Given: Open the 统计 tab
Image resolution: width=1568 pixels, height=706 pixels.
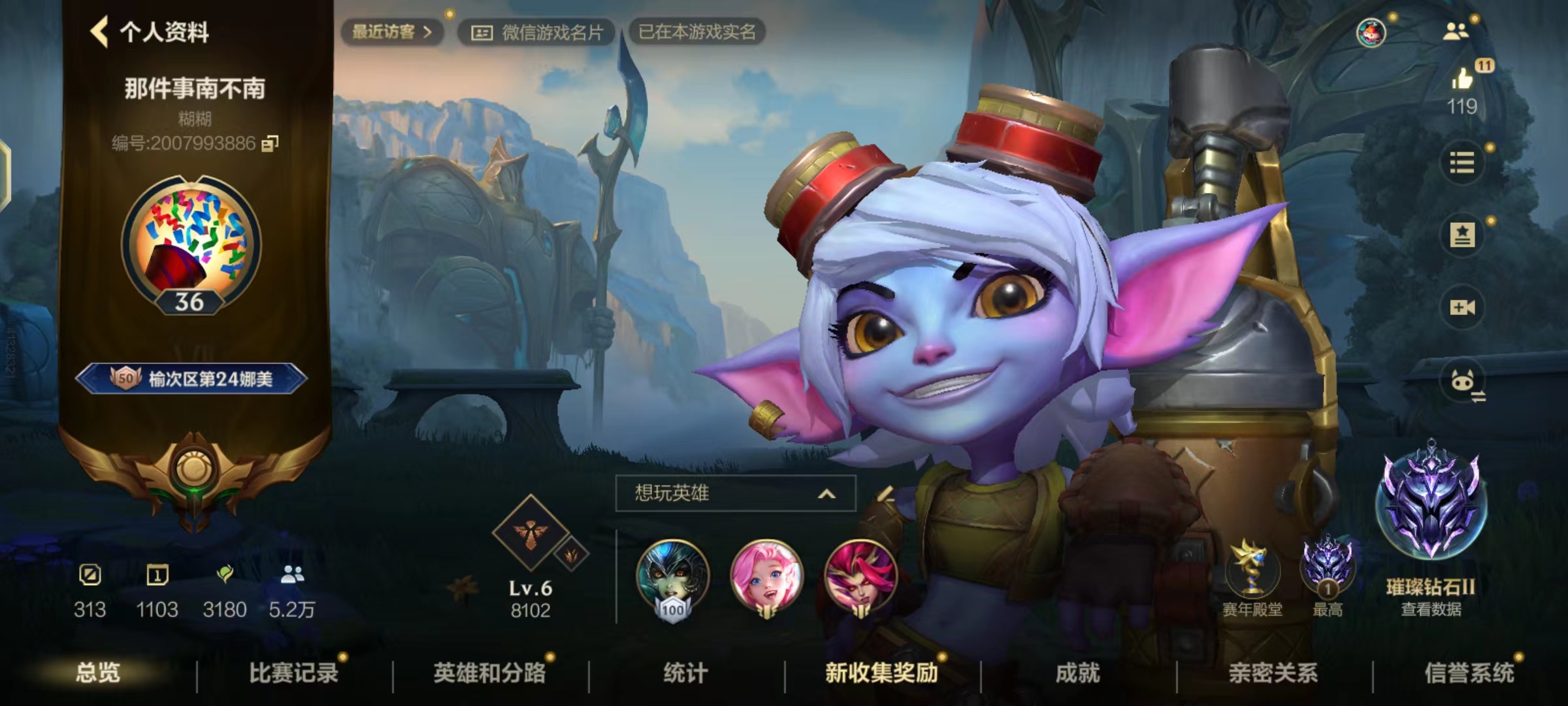Looking at the screenshot, I should coord(685,673).
